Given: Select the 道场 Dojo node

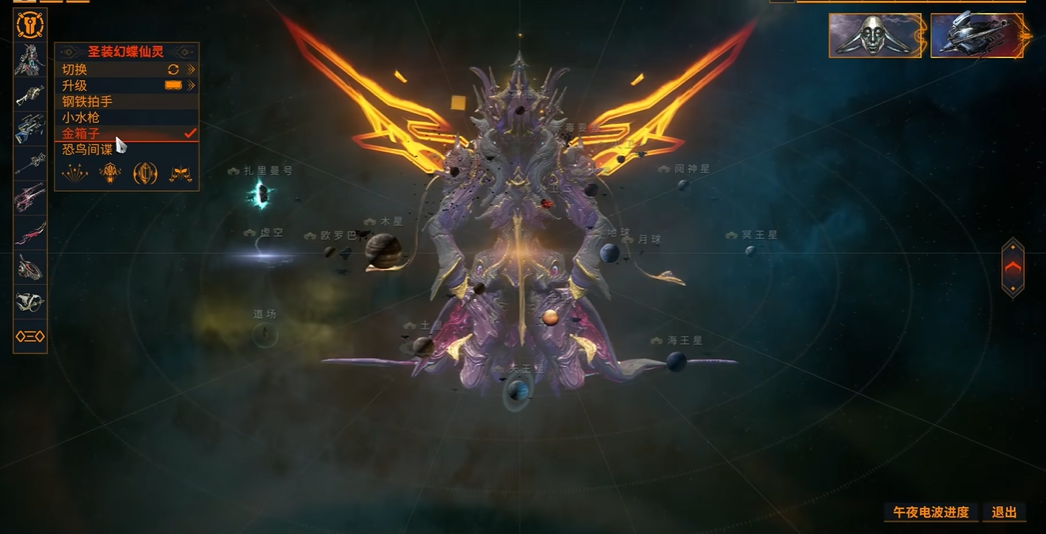Looking at the screenshot, I should [265, 334].
